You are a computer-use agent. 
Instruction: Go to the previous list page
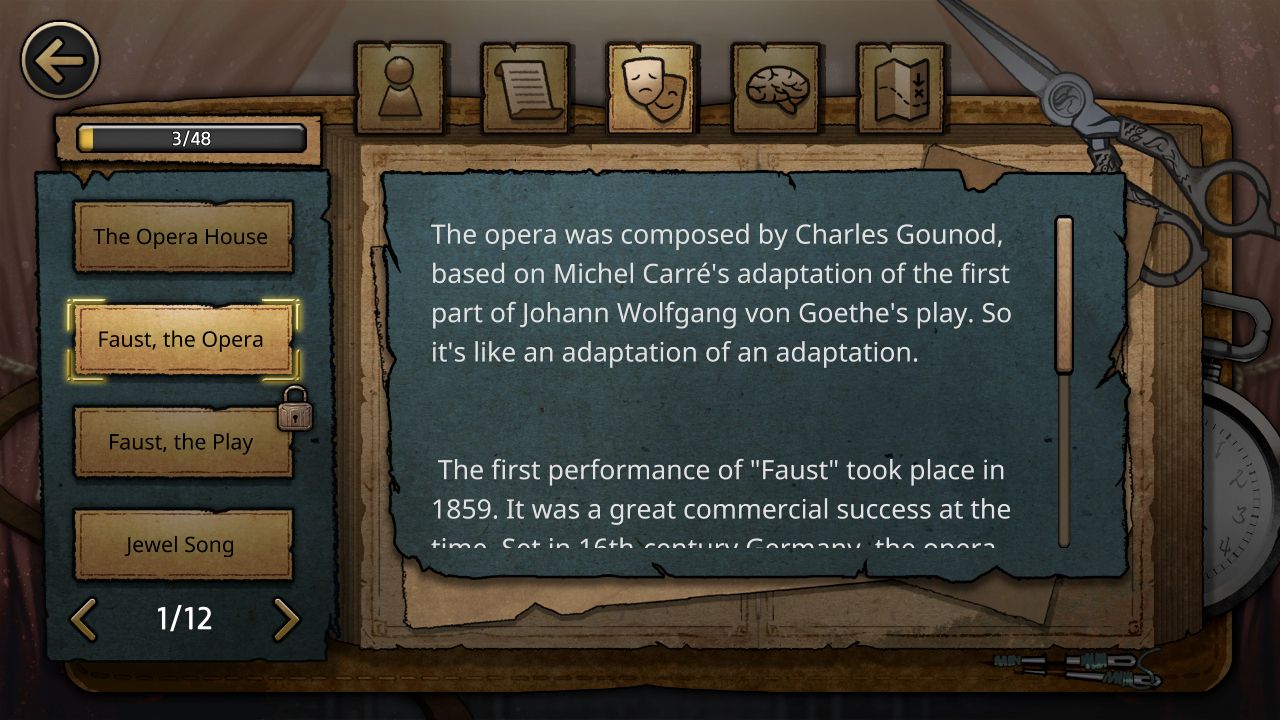84,619
